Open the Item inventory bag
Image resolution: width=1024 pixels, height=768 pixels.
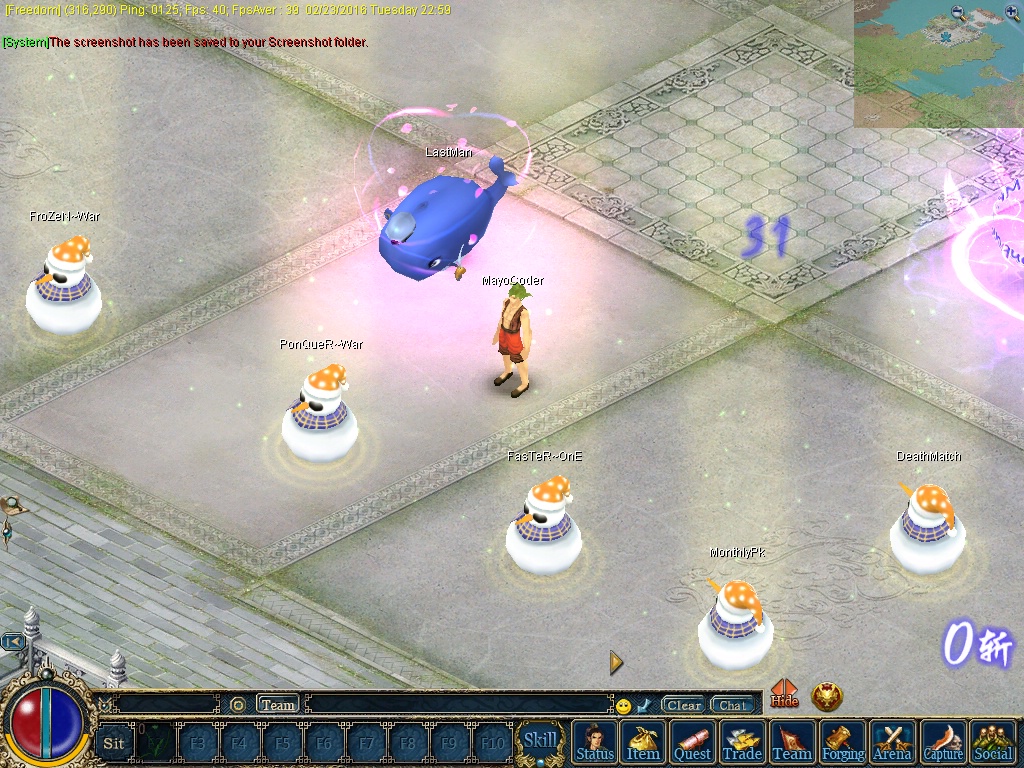(643, 742)
